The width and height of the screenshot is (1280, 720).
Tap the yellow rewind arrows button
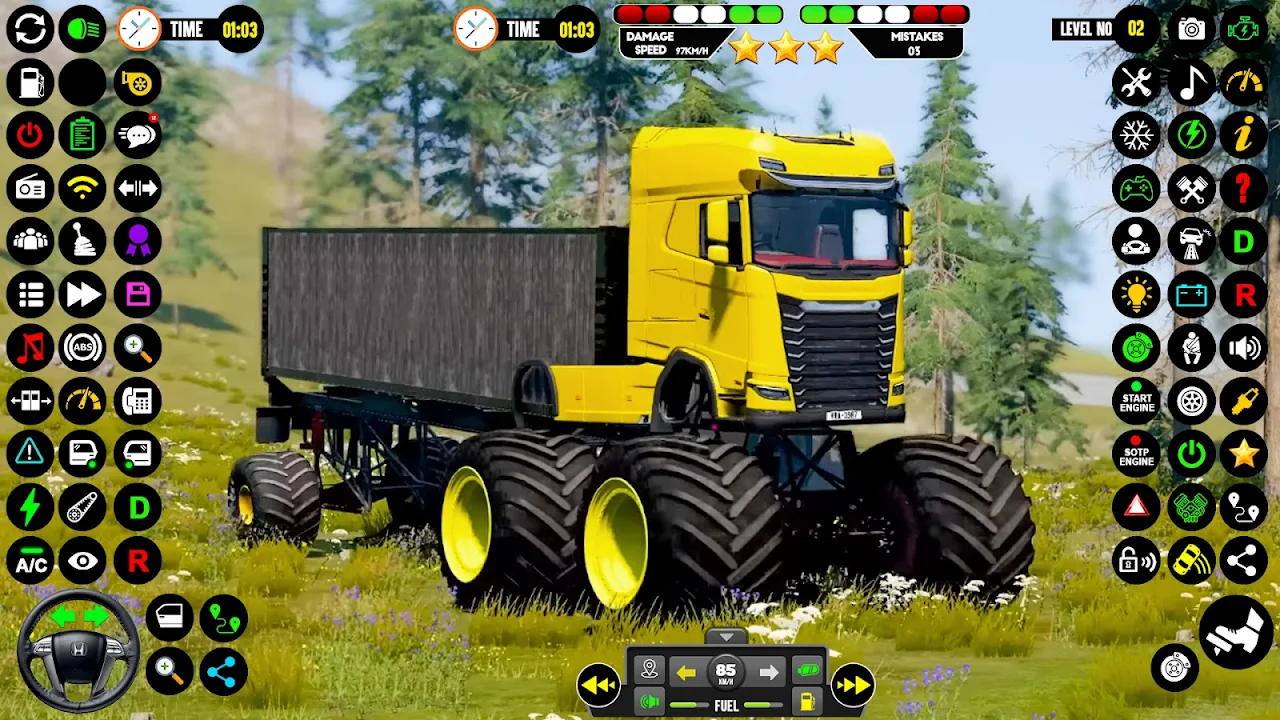coord(598,685)
